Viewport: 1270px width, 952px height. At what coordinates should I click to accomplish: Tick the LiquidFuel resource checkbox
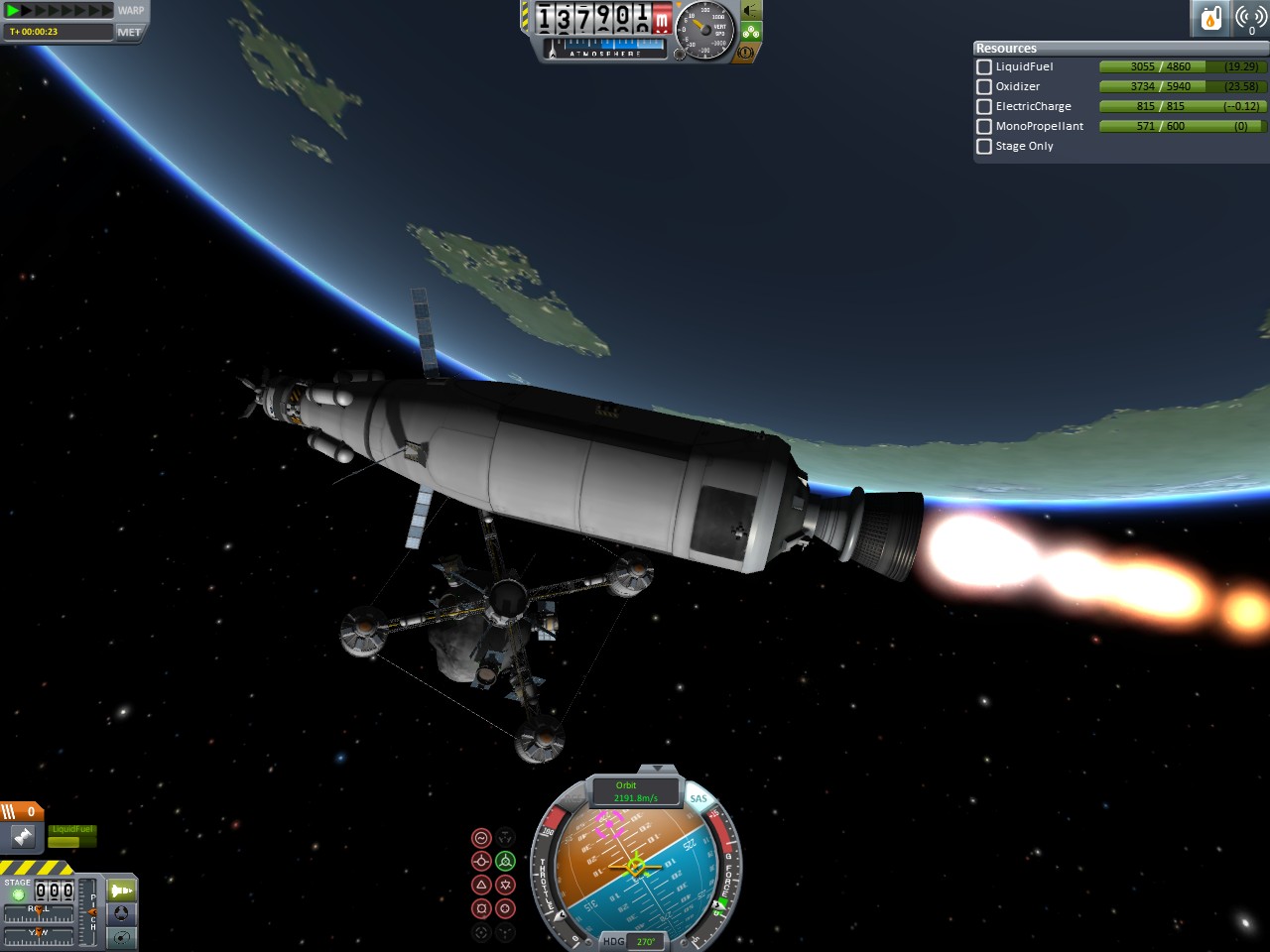(984, 66)
